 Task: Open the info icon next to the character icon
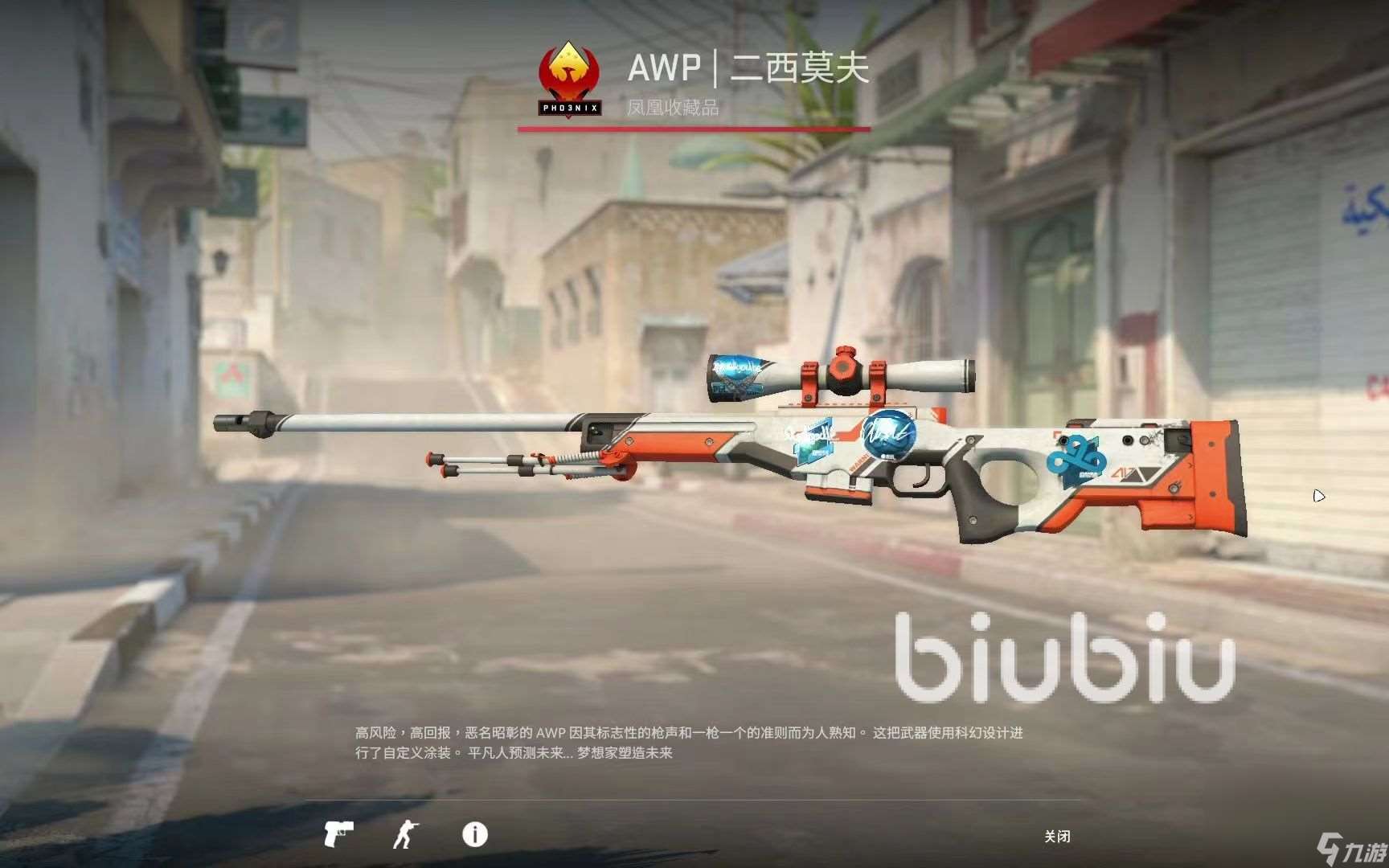474,836
